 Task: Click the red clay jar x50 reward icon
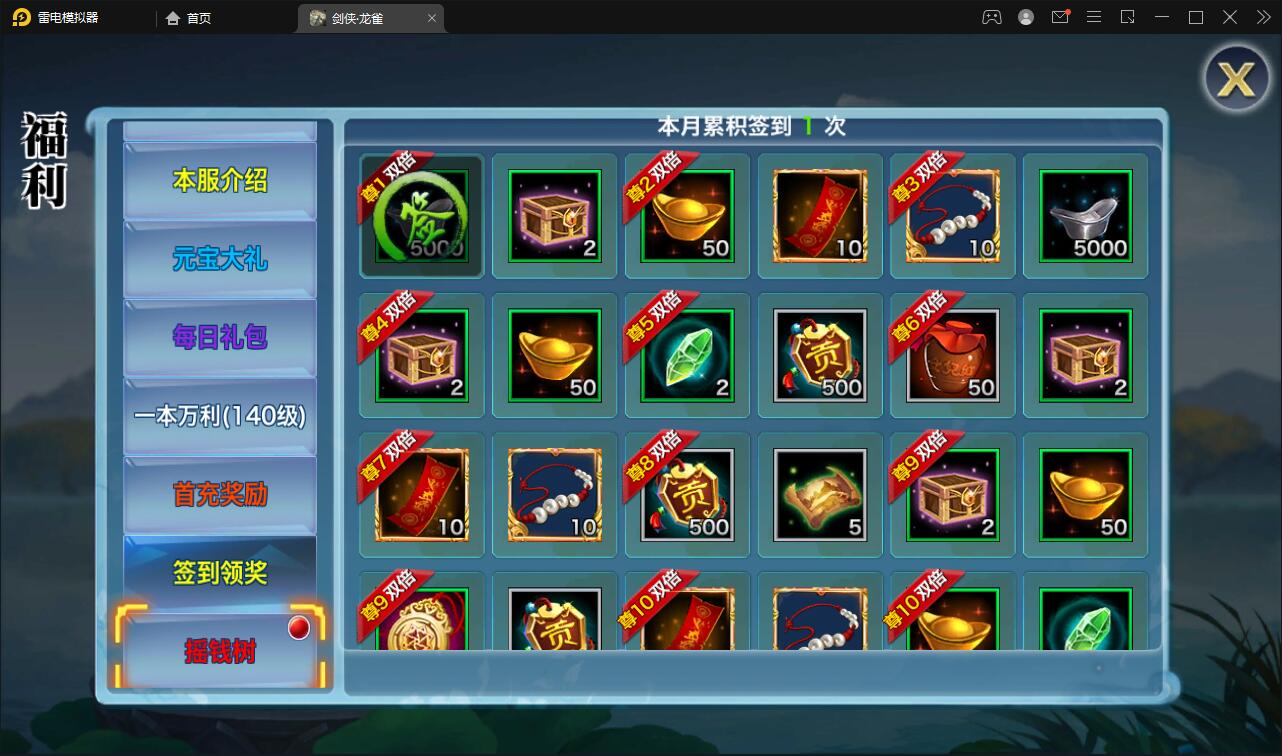[952, 355]
